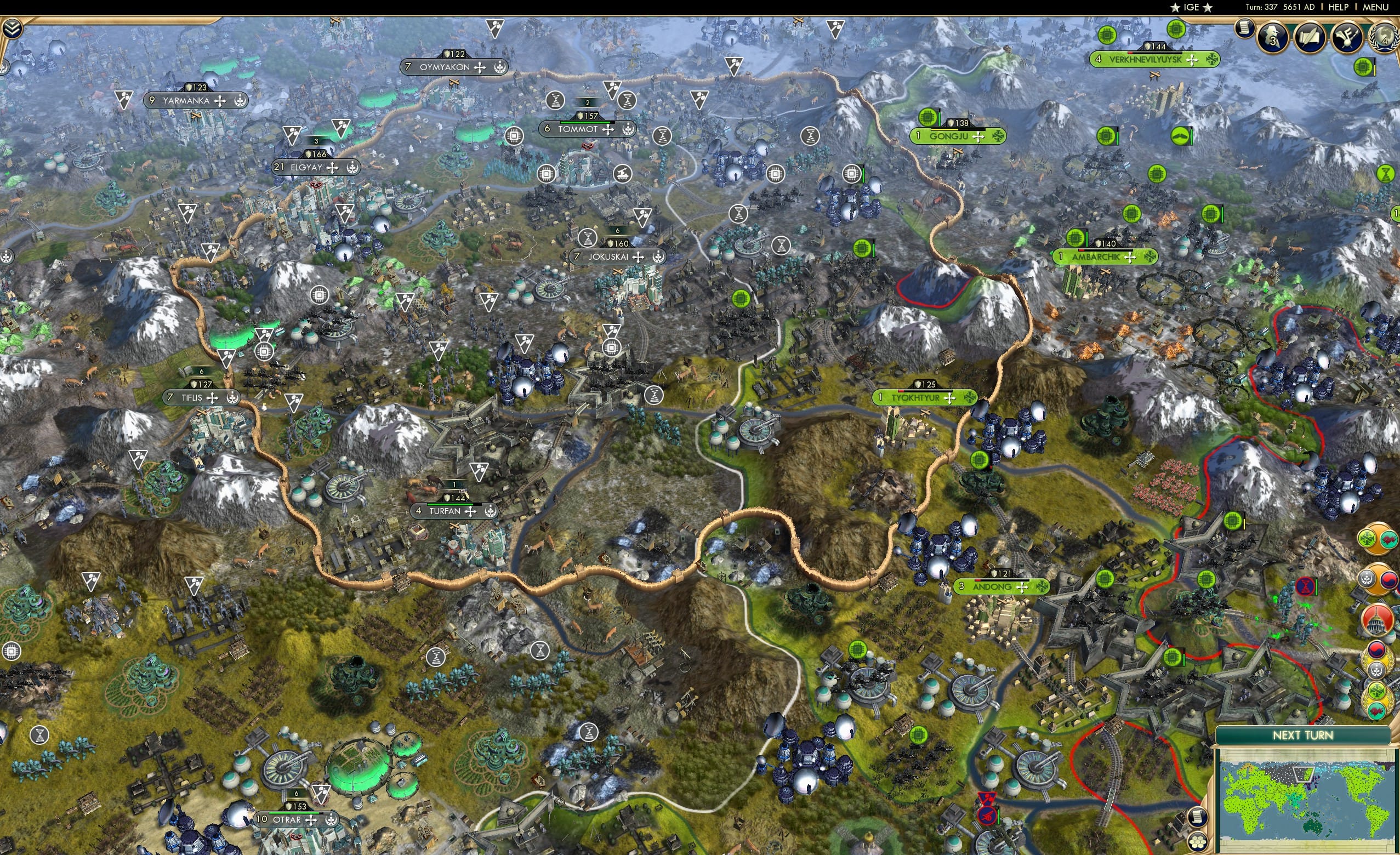The width and height of the screenshot is (1400, 855).
Task: Open map options via the scroll icon near minimap
Action: coord(1197,818)
